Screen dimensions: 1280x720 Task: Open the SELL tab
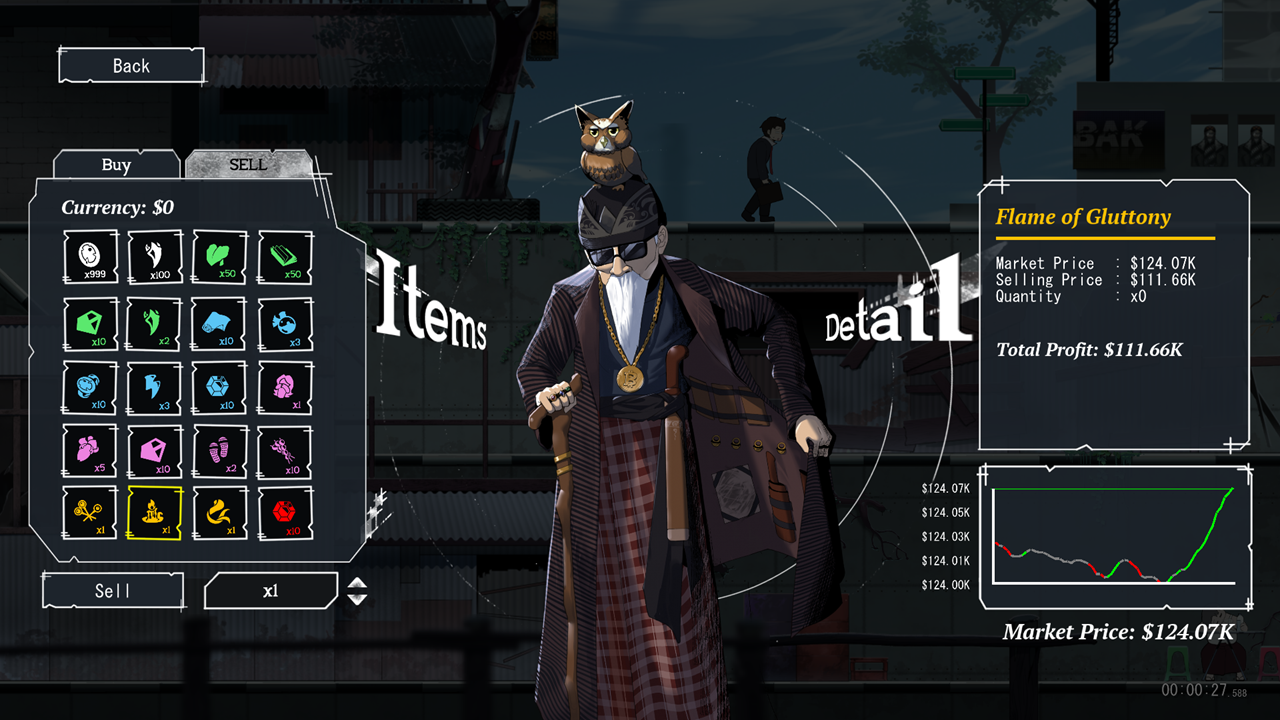pyautogui.click(x=248, y=165)
